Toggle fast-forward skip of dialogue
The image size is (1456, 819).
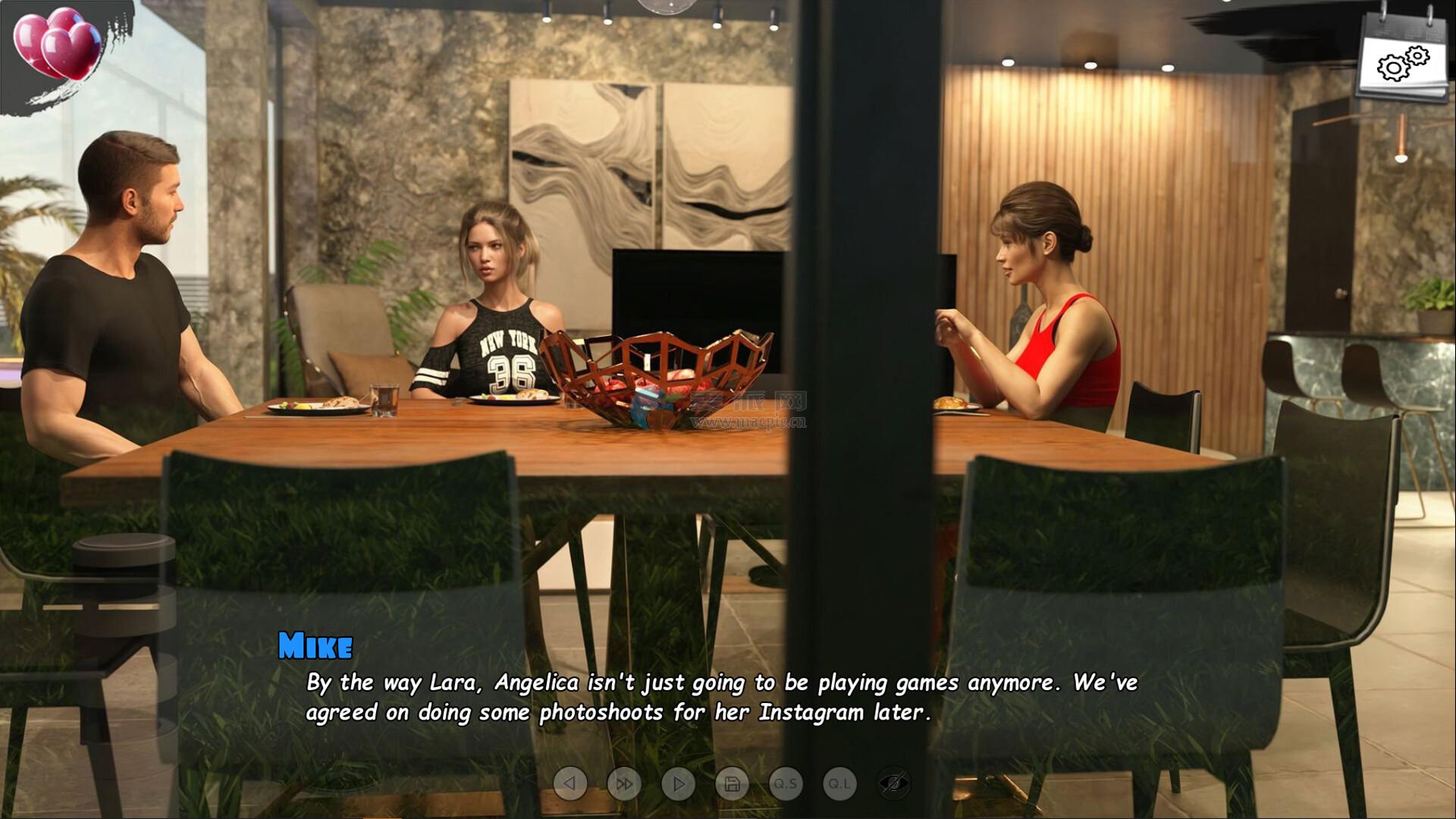(624, 783)
